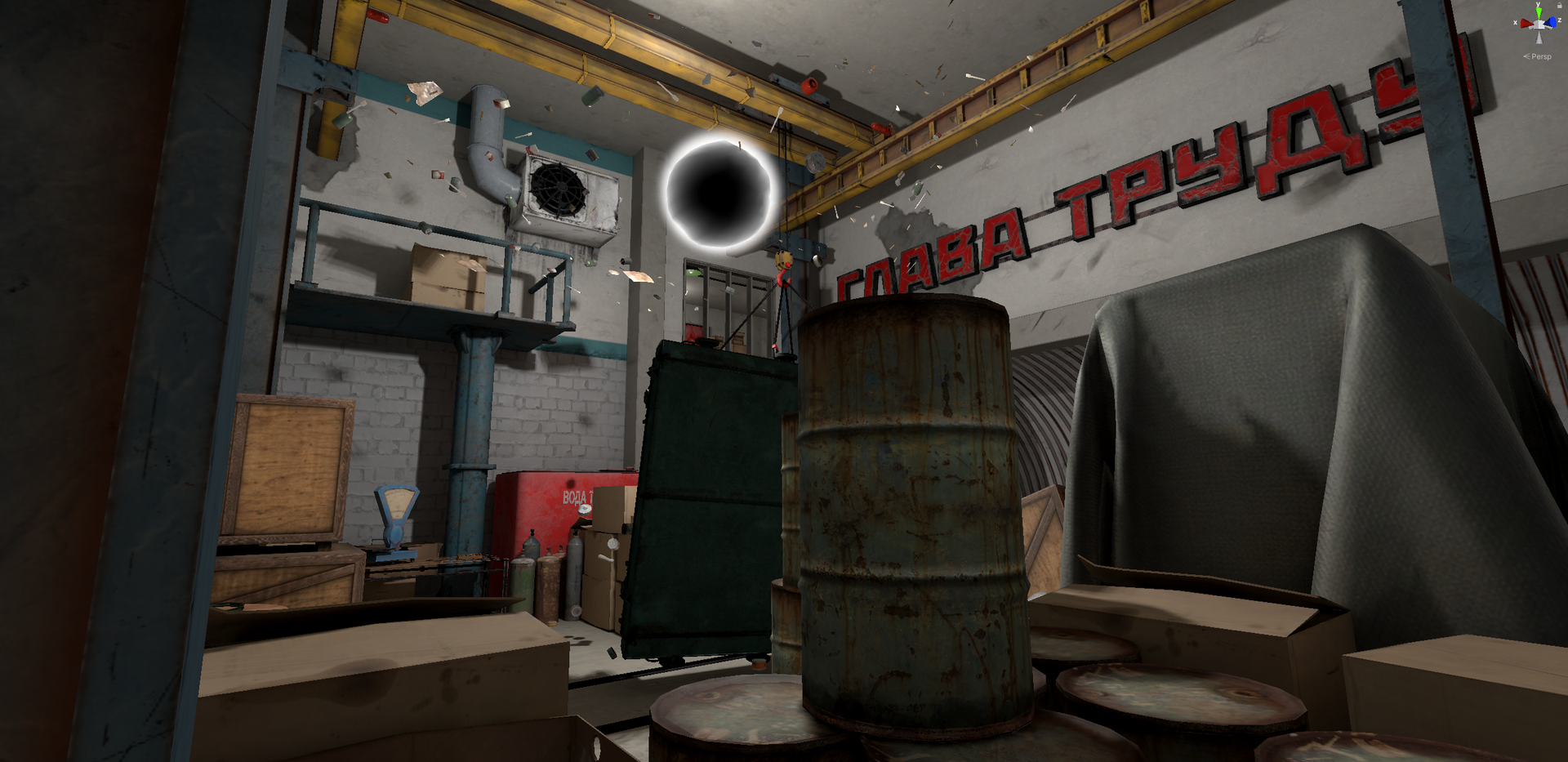Toggle the Persp projection label
Viewport: 1568px width, 762px height.
coord(1539,56)
